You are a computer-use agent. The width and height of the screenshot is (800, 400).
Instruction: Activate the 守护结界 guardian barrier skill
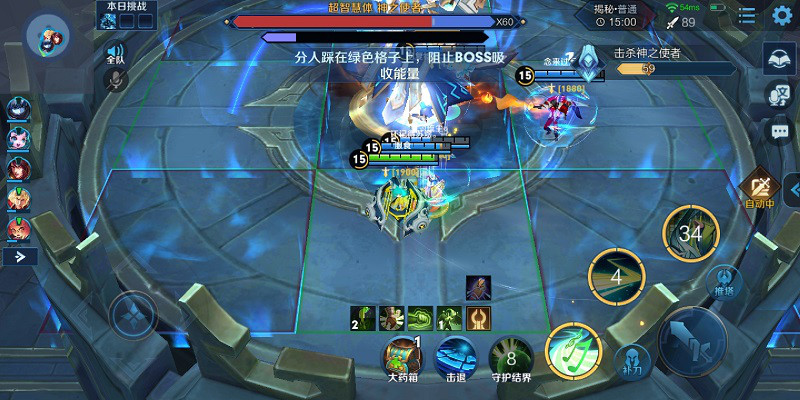point(510,356)
